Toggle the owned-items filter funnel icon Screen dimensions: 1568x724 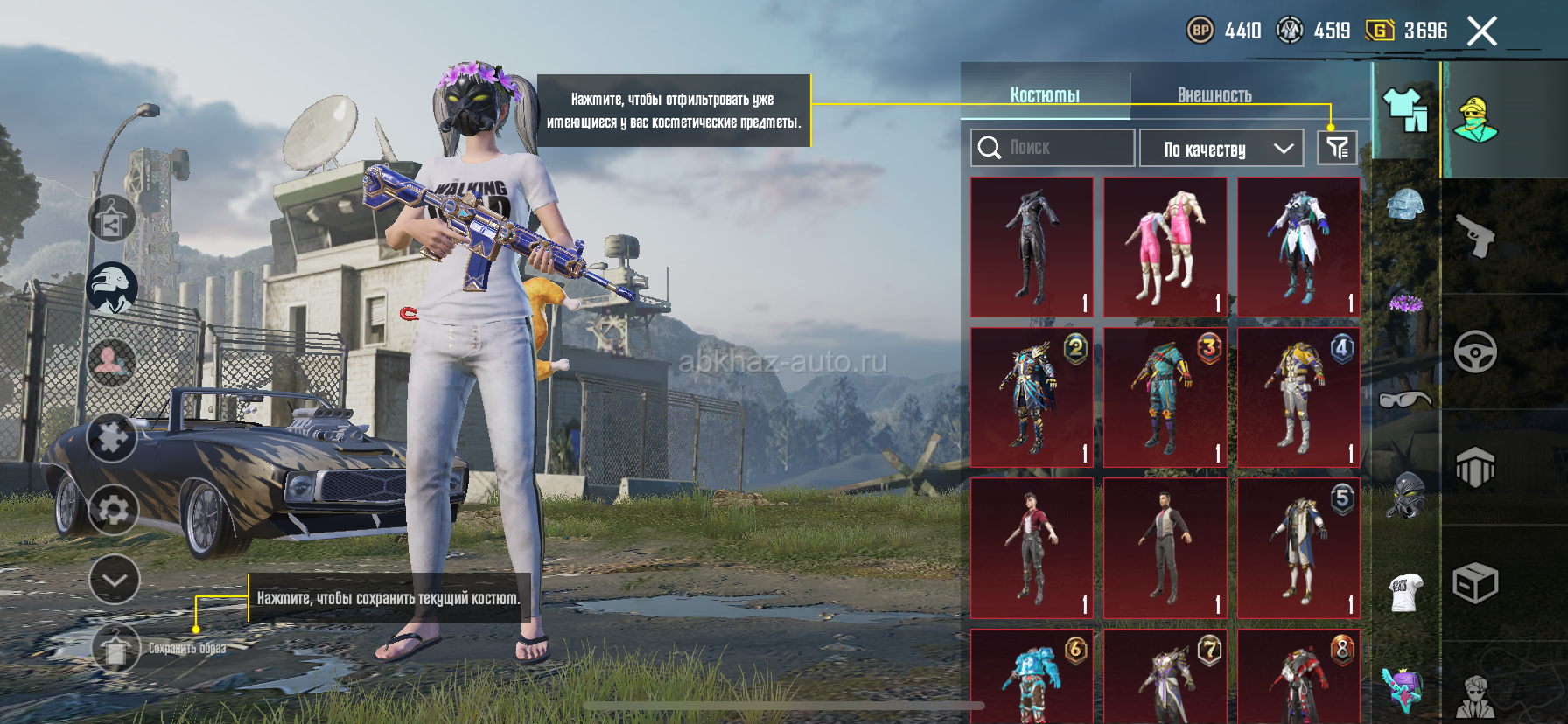pyautogui.click(x=1337, y=148)
